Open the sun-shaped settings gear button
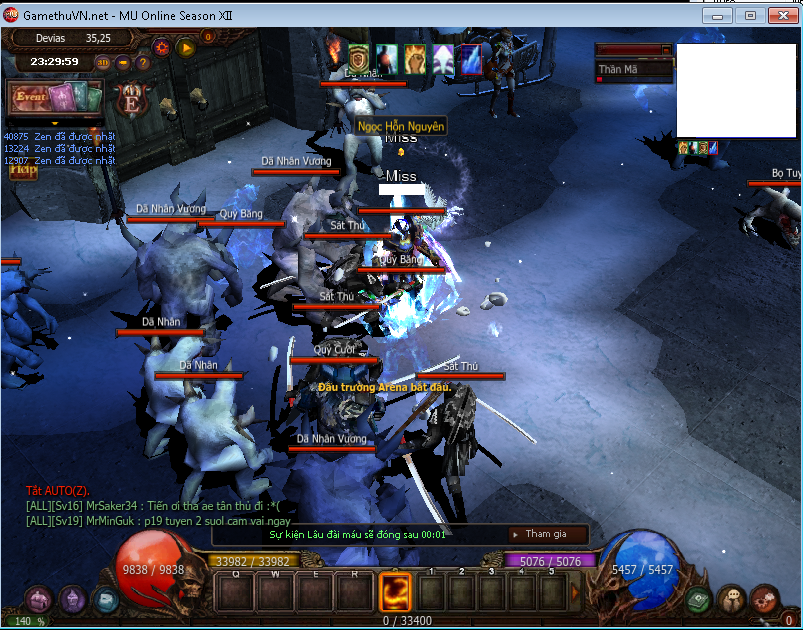The height and width of the screenshot is (630, 803). 162,46
